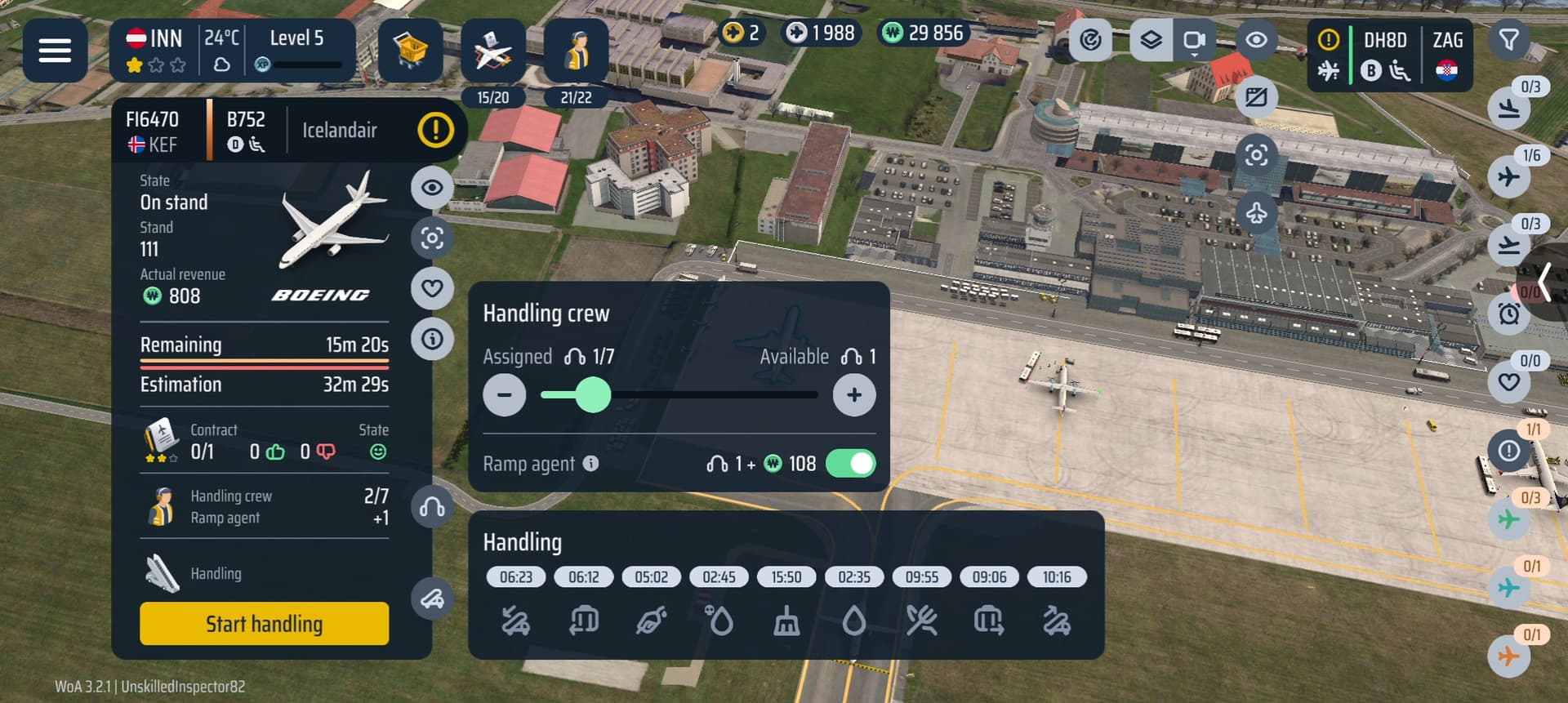
Task: Open the staff panel showing 21/22
Action: [x=576, y=52]
